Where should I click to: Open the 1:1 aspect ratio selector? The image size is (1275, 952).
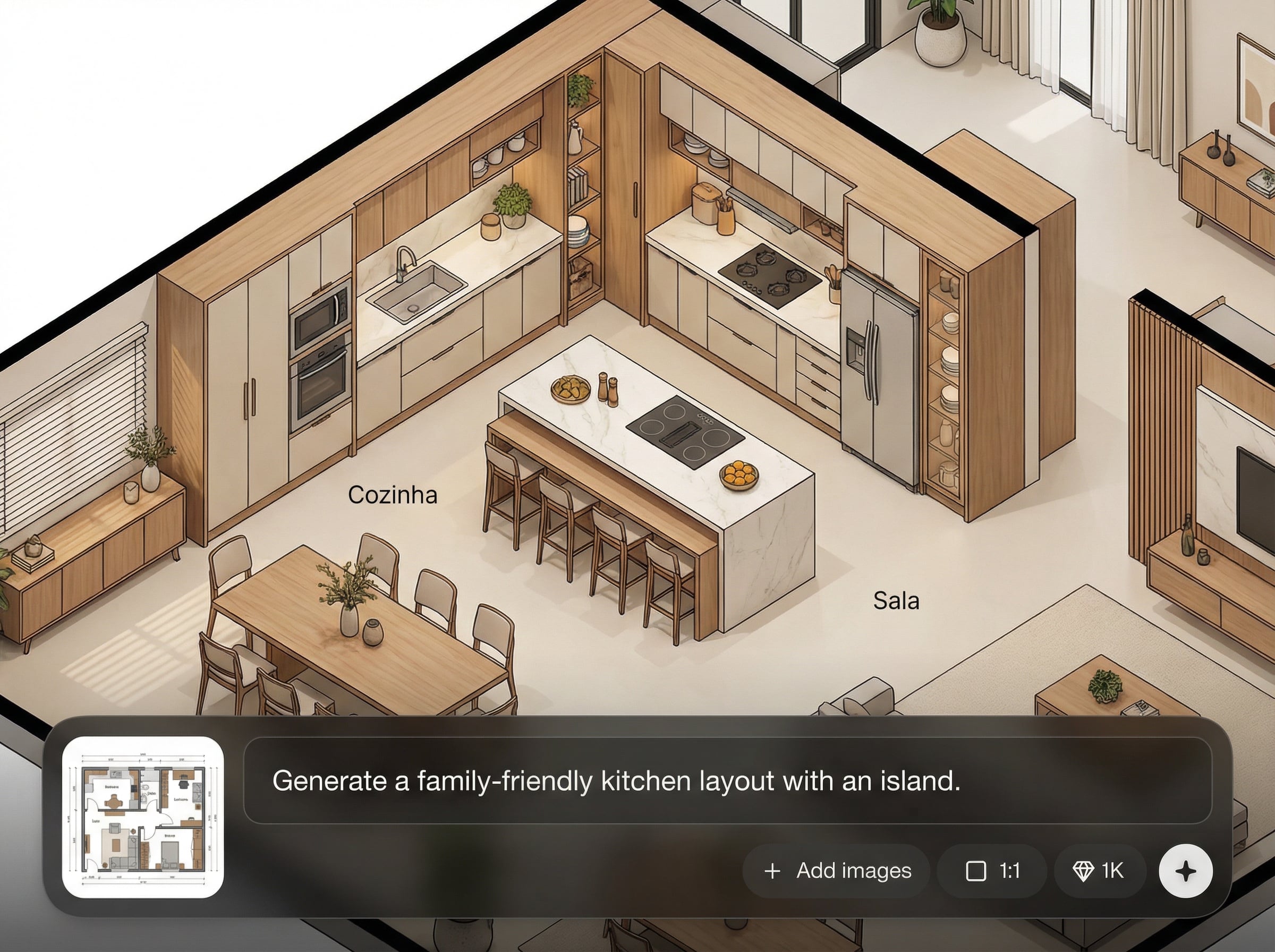[x=992, y=871]
